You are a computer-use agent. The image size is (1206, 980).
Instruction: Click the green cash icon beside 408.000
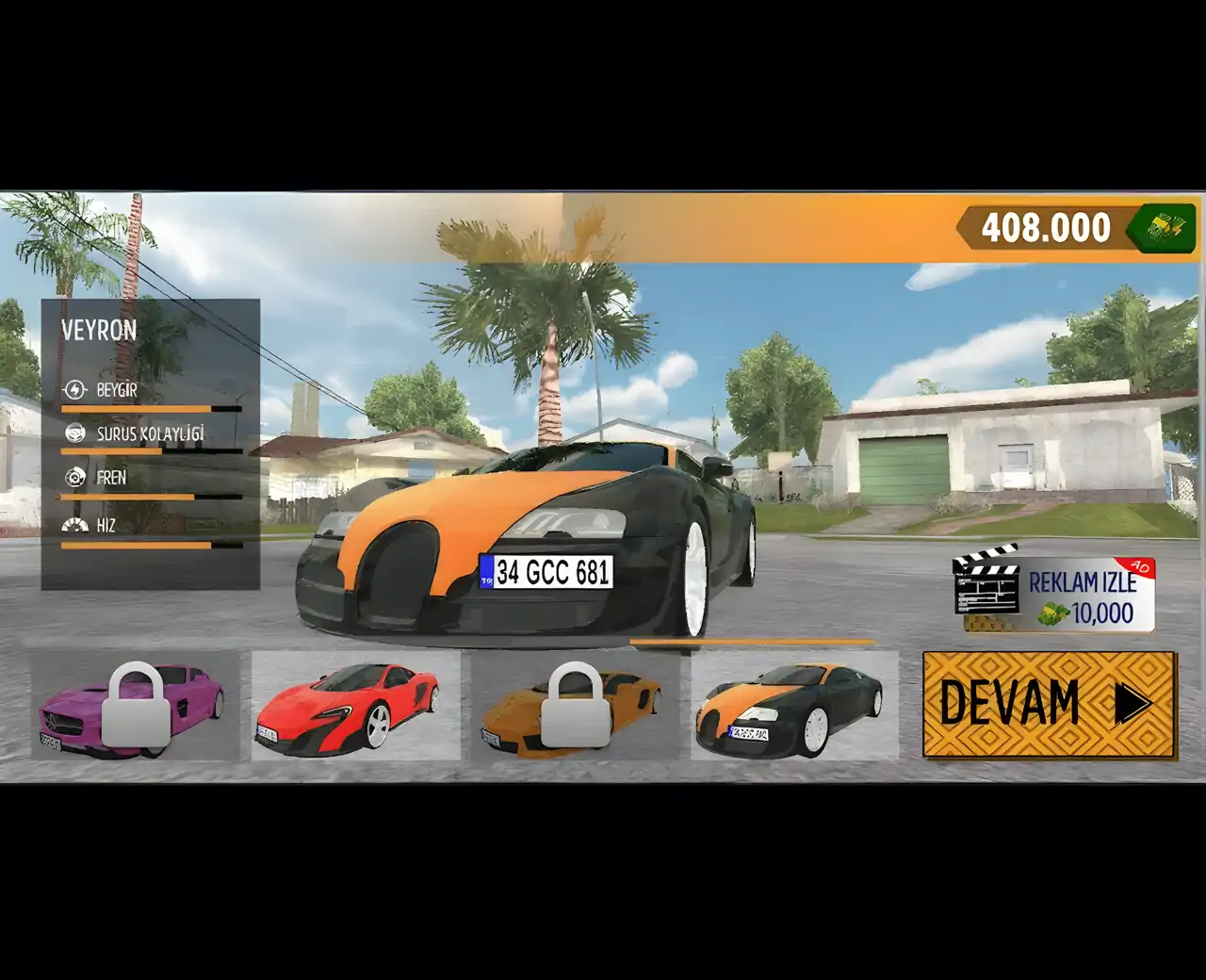[x=1166, y=227]
